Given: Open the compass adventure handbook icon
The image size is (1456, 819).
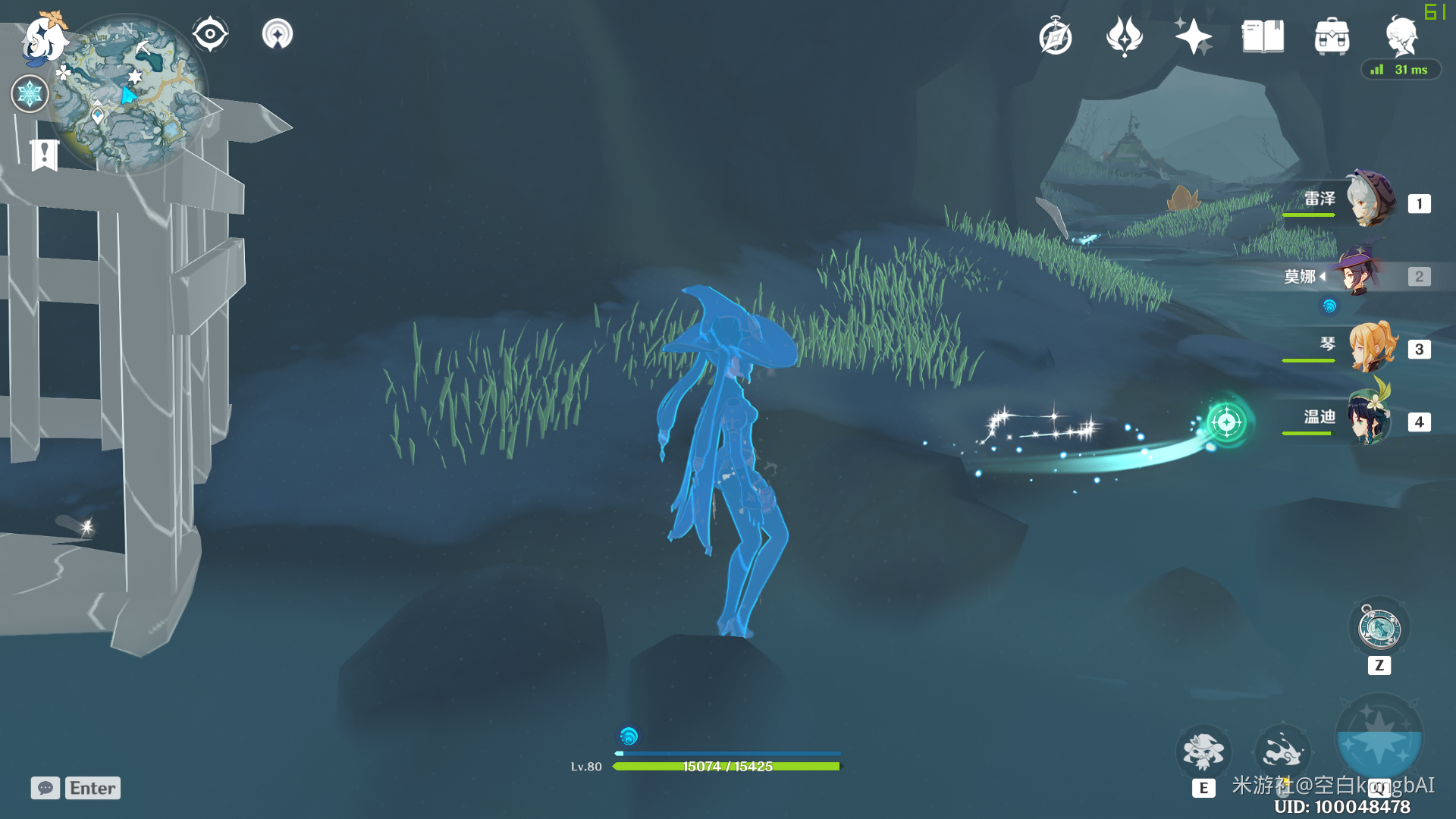Looking at the screenshot, I should point(1056,36).
